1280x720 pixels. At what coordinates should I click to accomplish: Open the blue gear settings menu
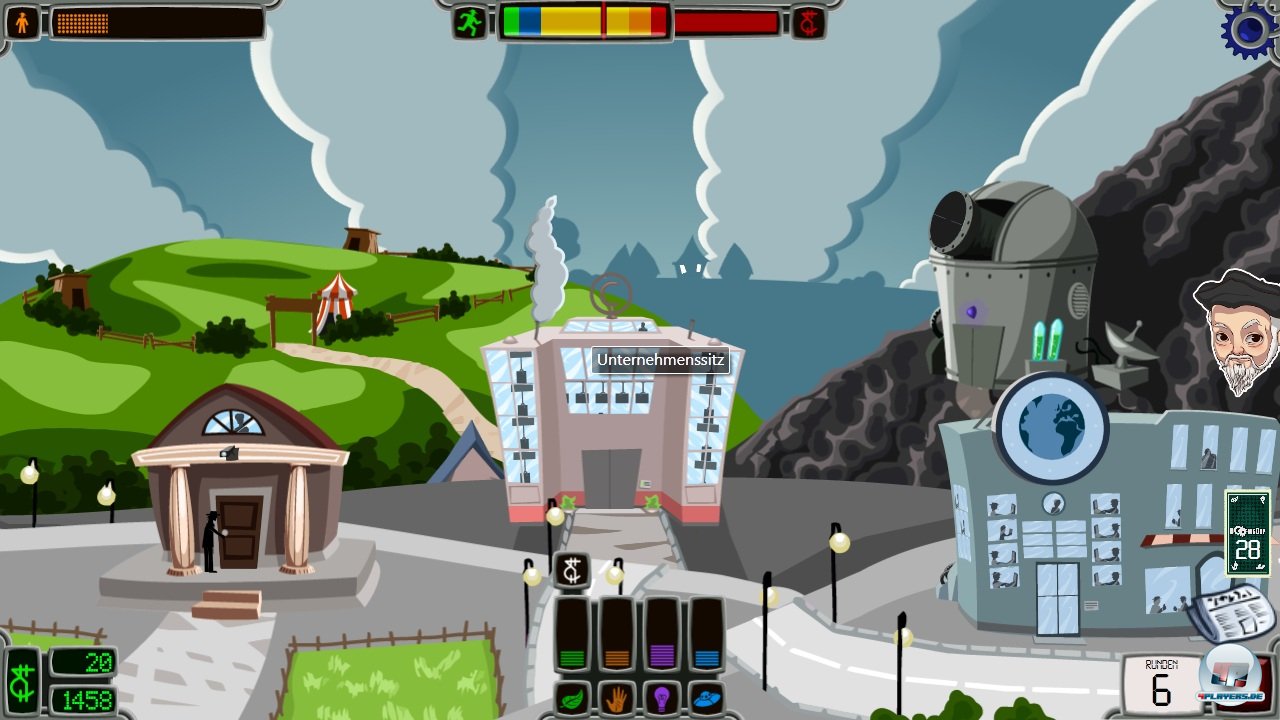tap(1252, 30)
